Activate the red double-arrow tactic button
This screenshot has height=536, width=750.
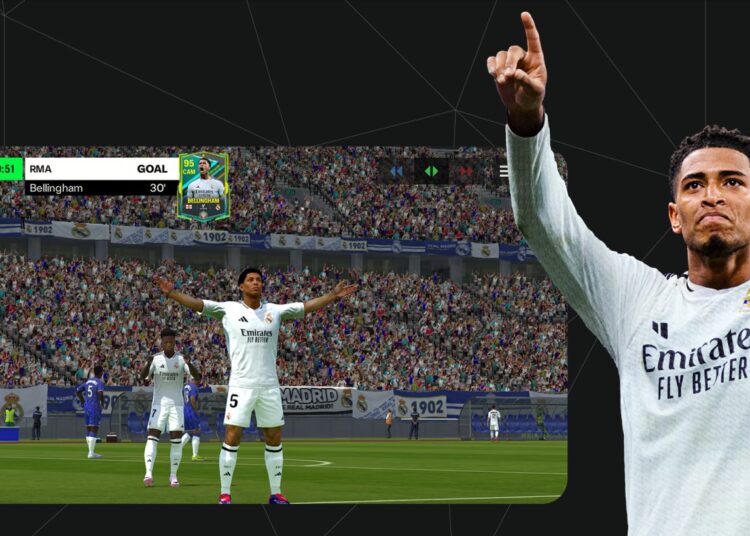464,171
